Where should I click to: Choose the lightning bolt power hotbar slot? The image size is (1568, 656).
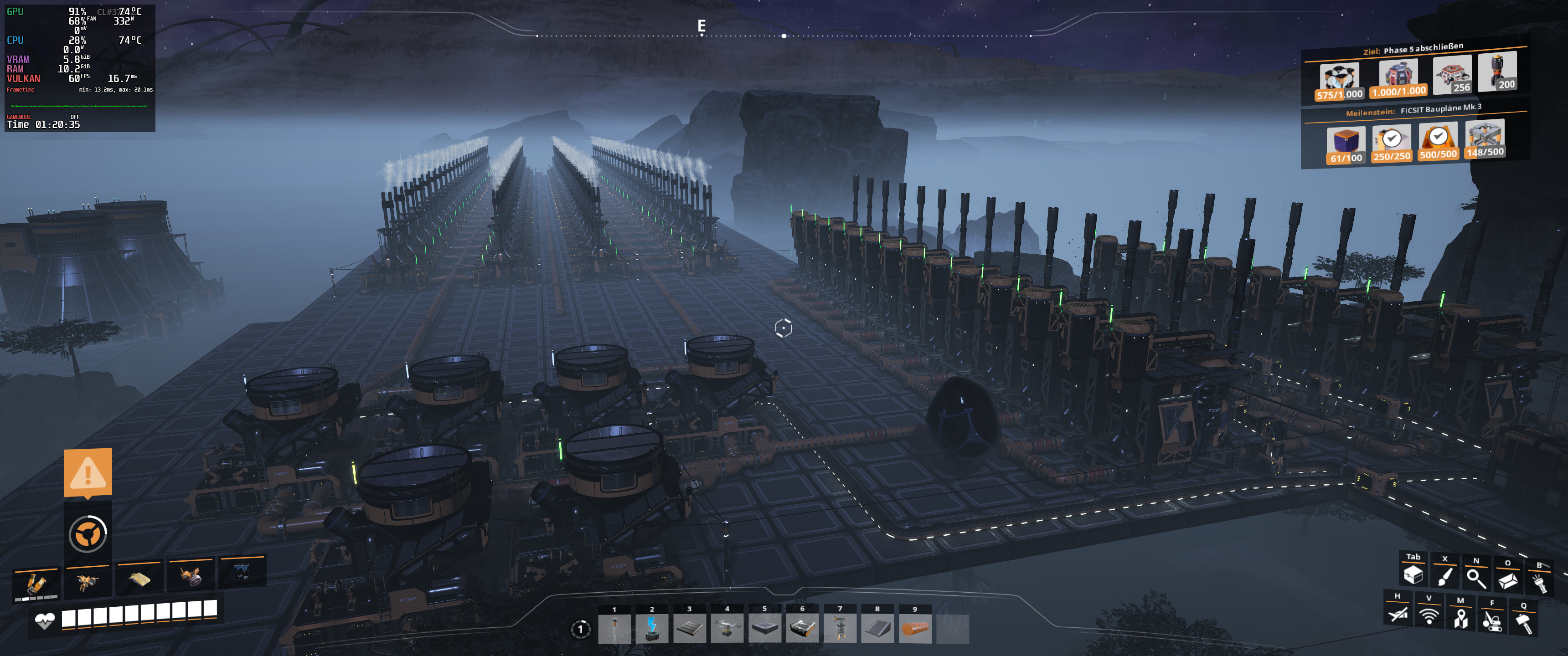pyautogui.click(x=652, y=628)
